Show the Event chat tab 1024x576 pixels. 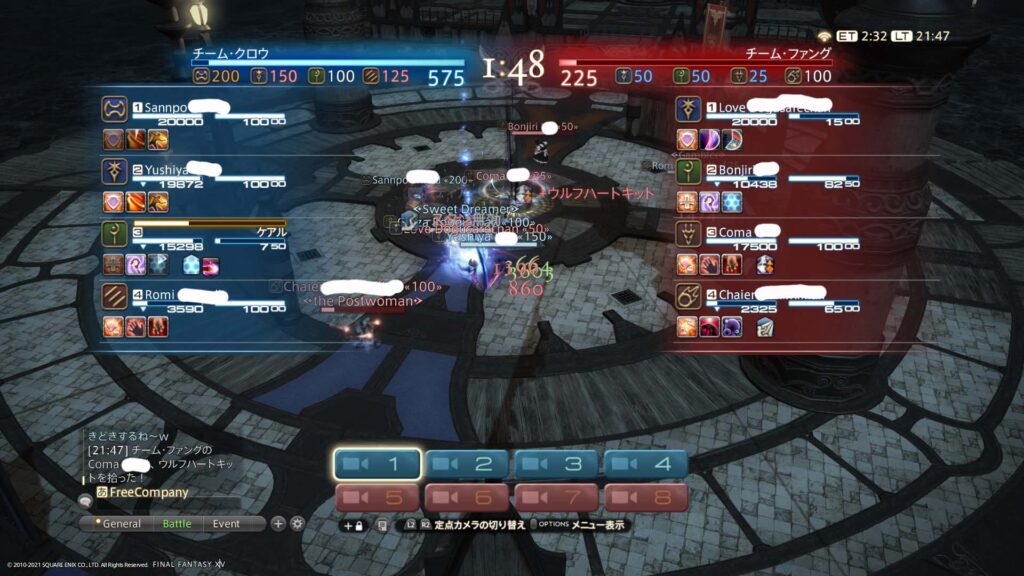tap(226, 523)
